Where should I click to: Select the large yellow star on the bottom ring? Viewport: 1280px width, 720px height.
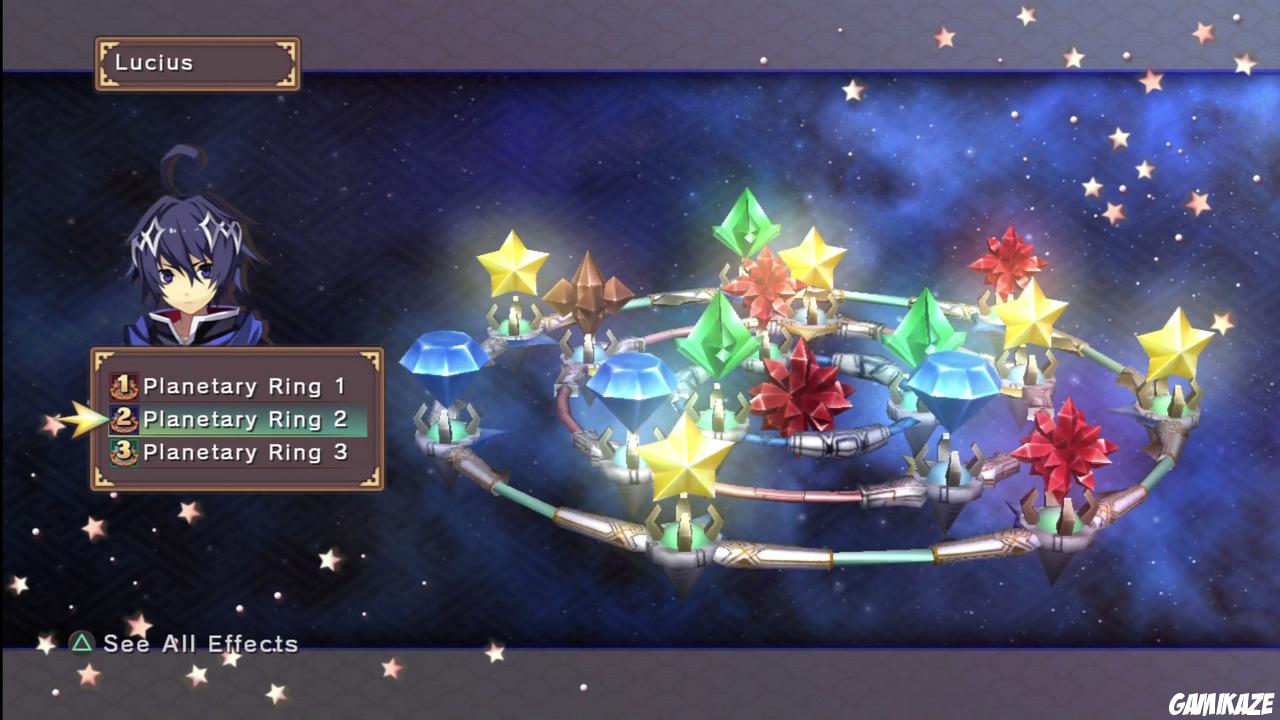685,465
